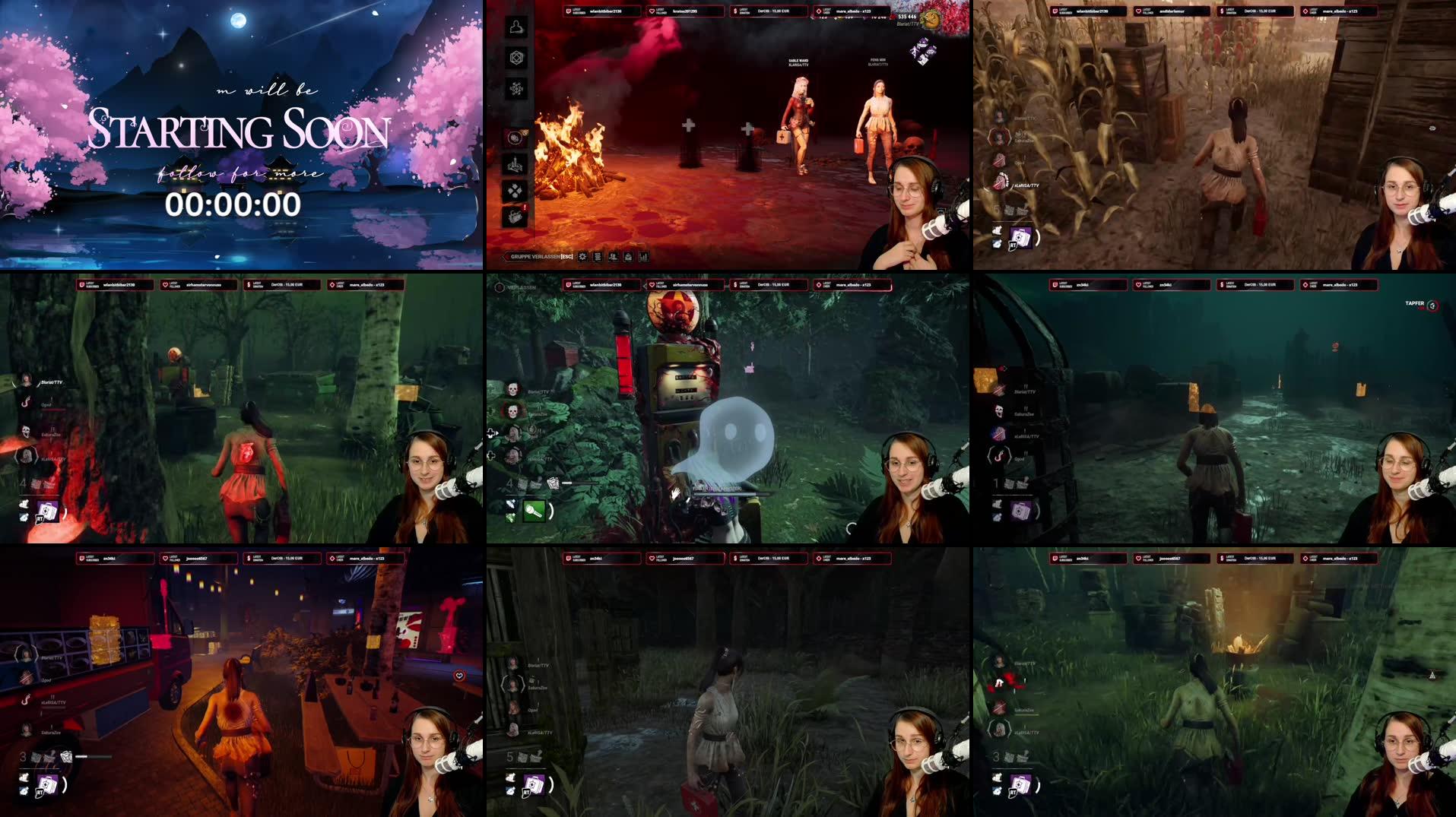Open the Archives swirl icon in the sidebar
The height and width of the screenshot is (817, 1456).
(x=515, y=87)
